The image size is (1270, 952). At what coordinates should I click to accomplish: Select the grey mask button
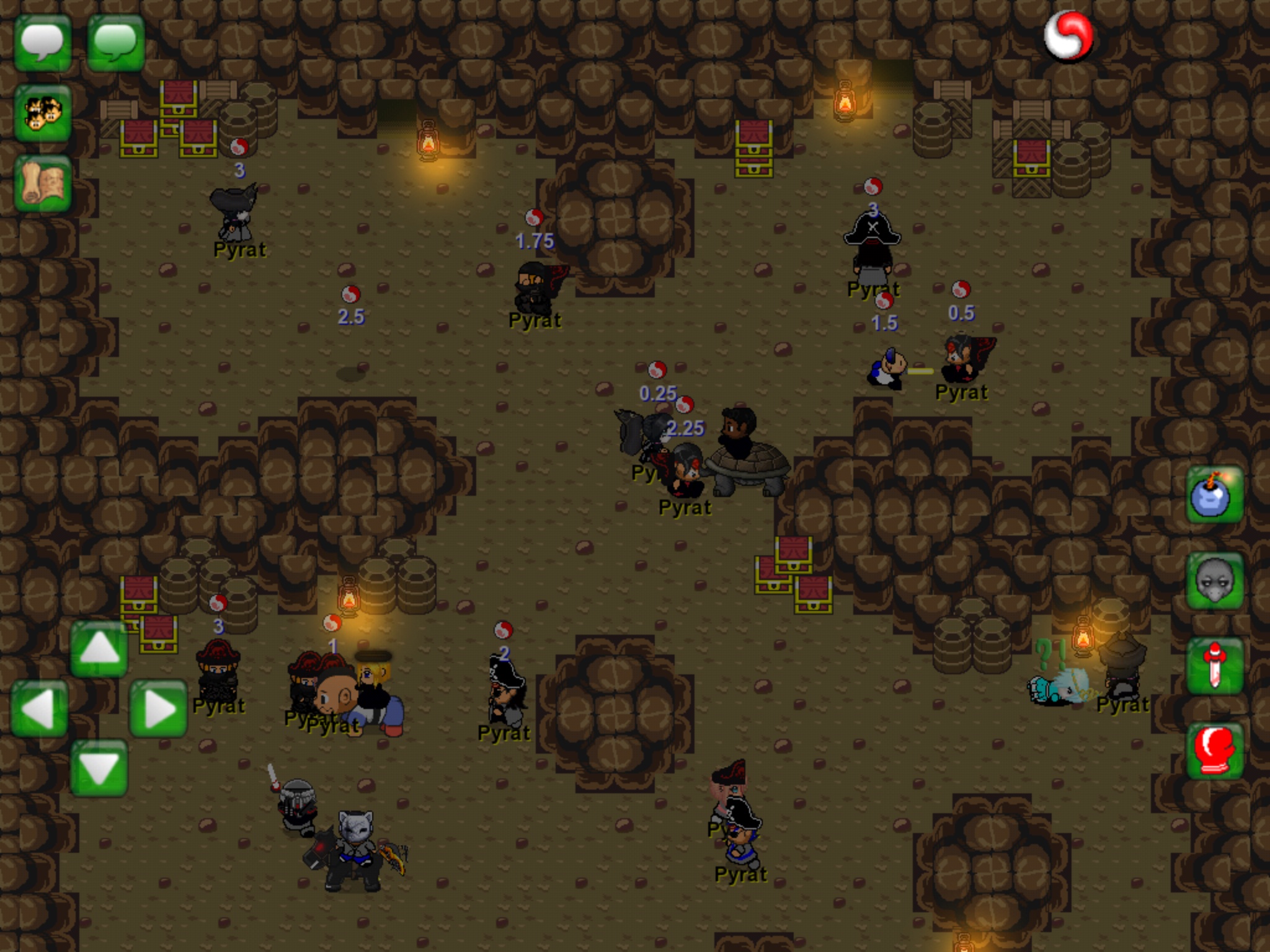[1214, 581]
